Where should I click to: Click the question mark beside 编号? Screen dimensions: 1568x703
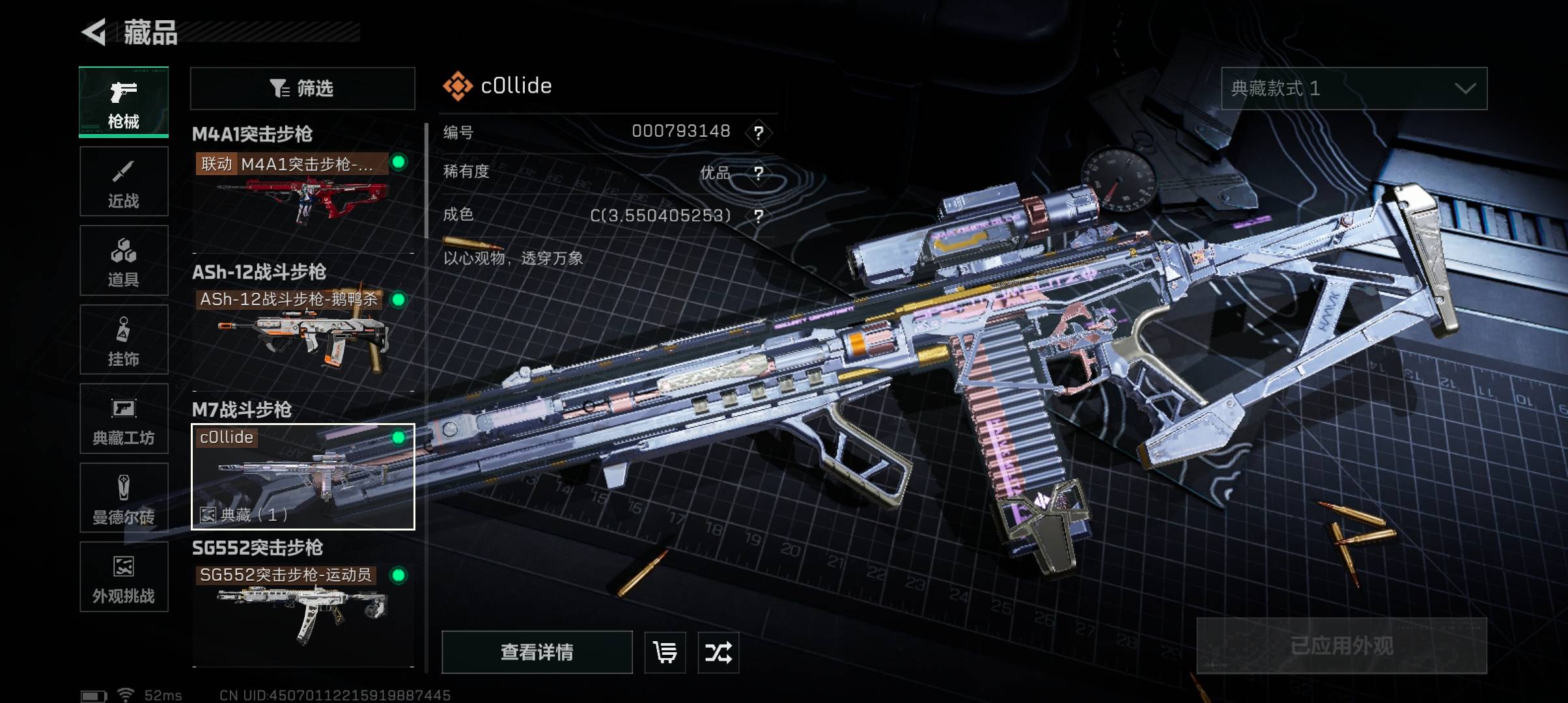pyautogui.click(x=759, y=133)
